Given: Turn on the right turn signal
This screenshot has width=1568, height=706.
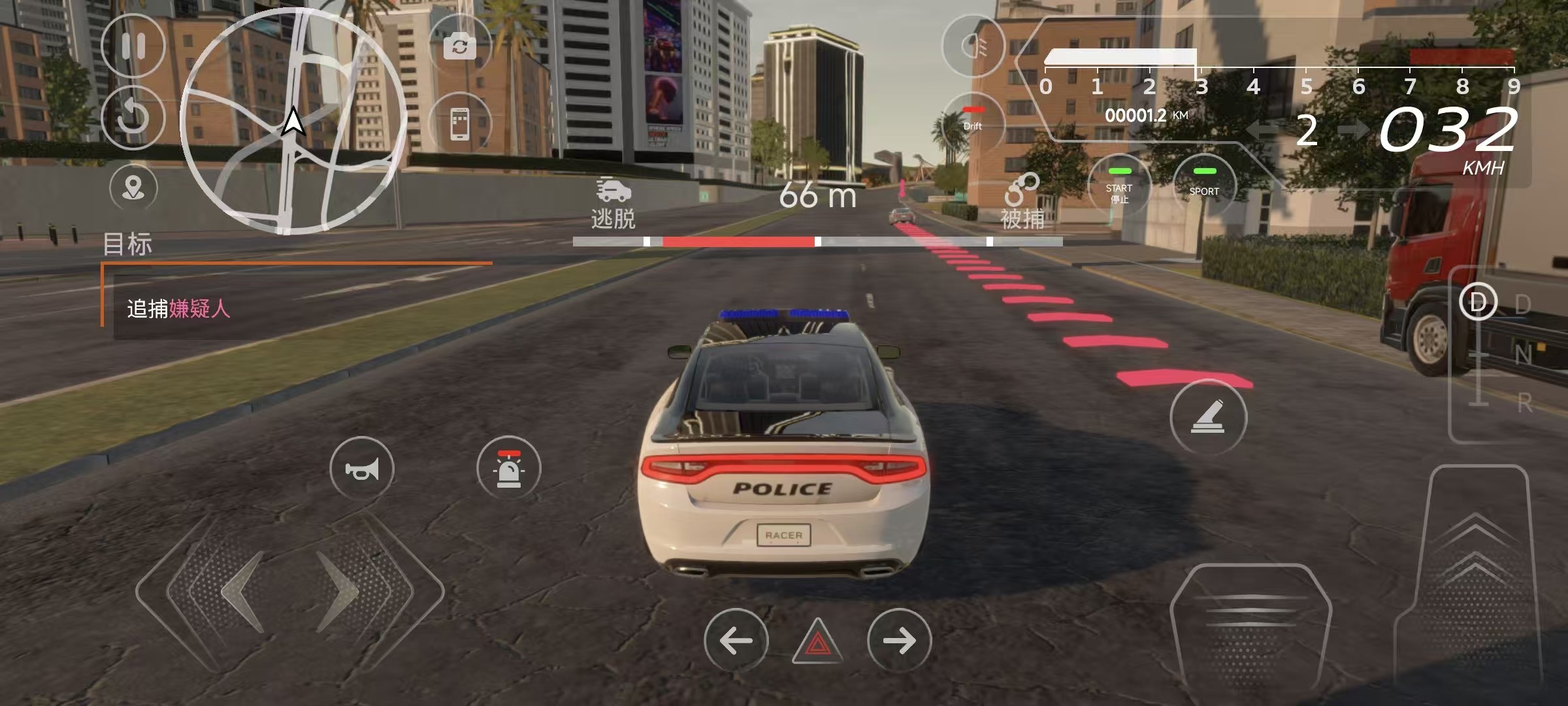Looking at the screenshot, I should tap(899, 641).
